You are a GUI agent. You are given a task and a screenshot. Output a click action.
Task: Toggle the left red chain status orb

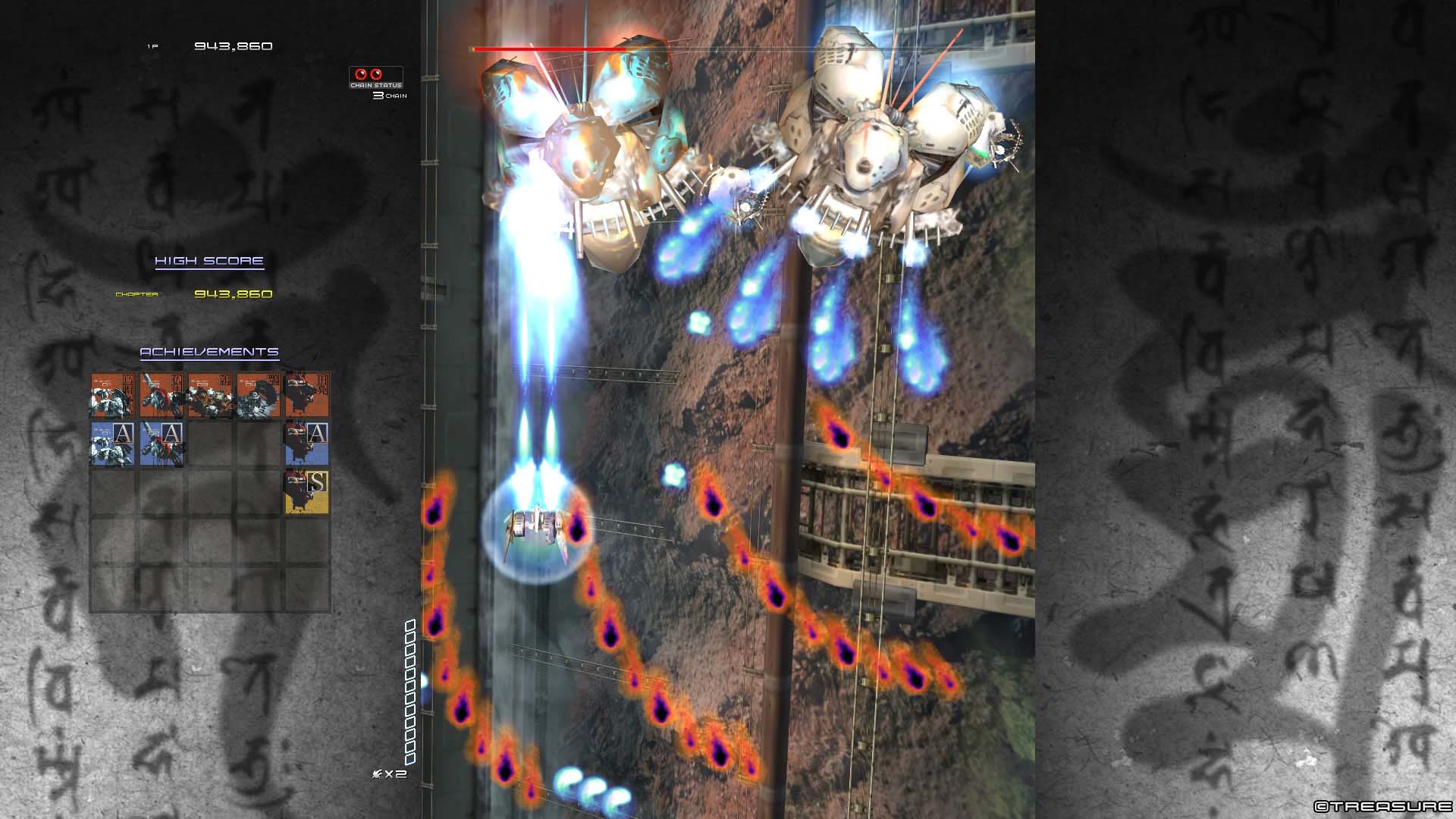point(361,74)
